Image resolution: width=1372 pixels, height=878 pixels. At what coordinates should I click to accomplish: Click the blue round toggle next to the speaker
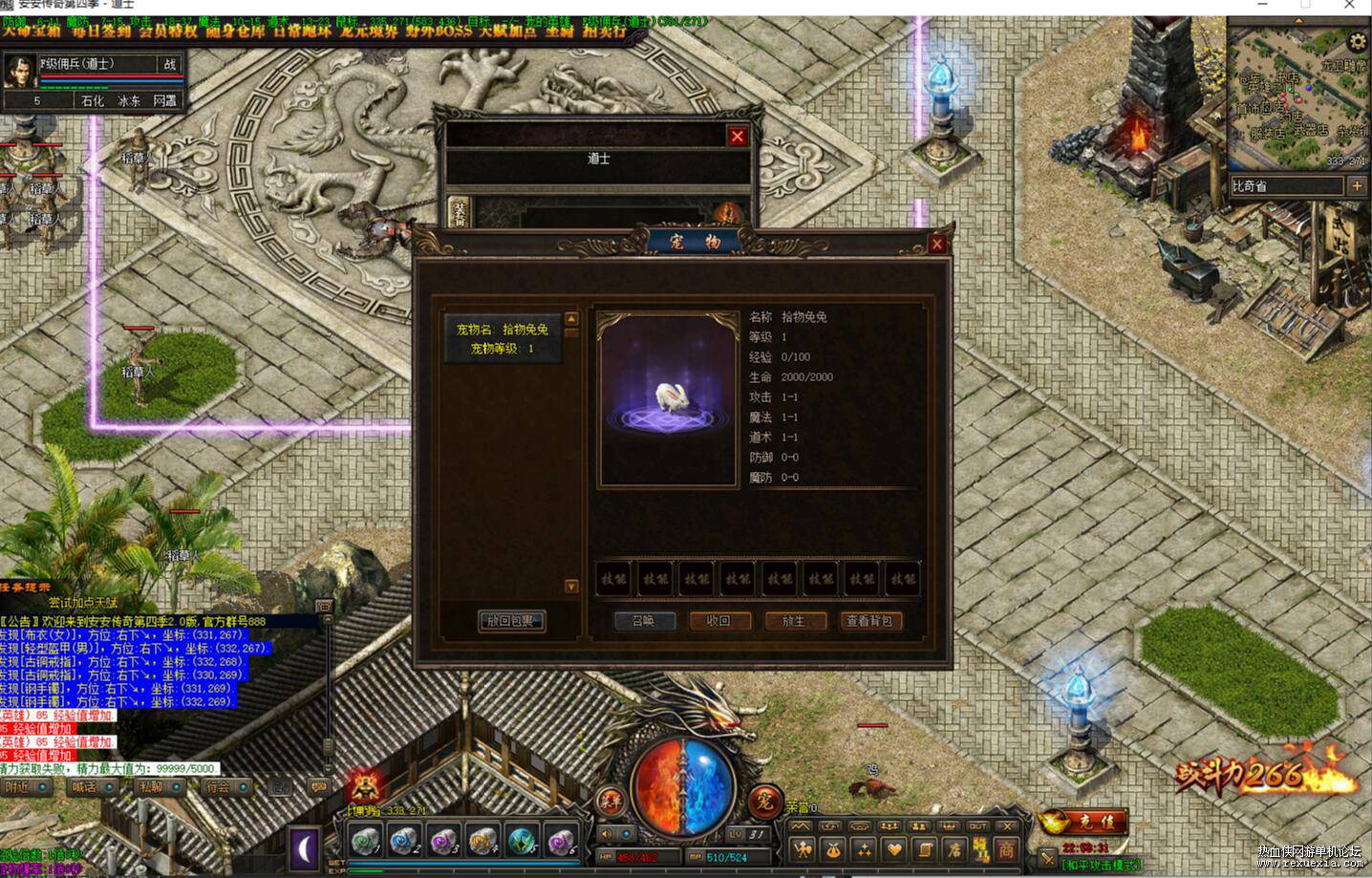pos(628,834)
